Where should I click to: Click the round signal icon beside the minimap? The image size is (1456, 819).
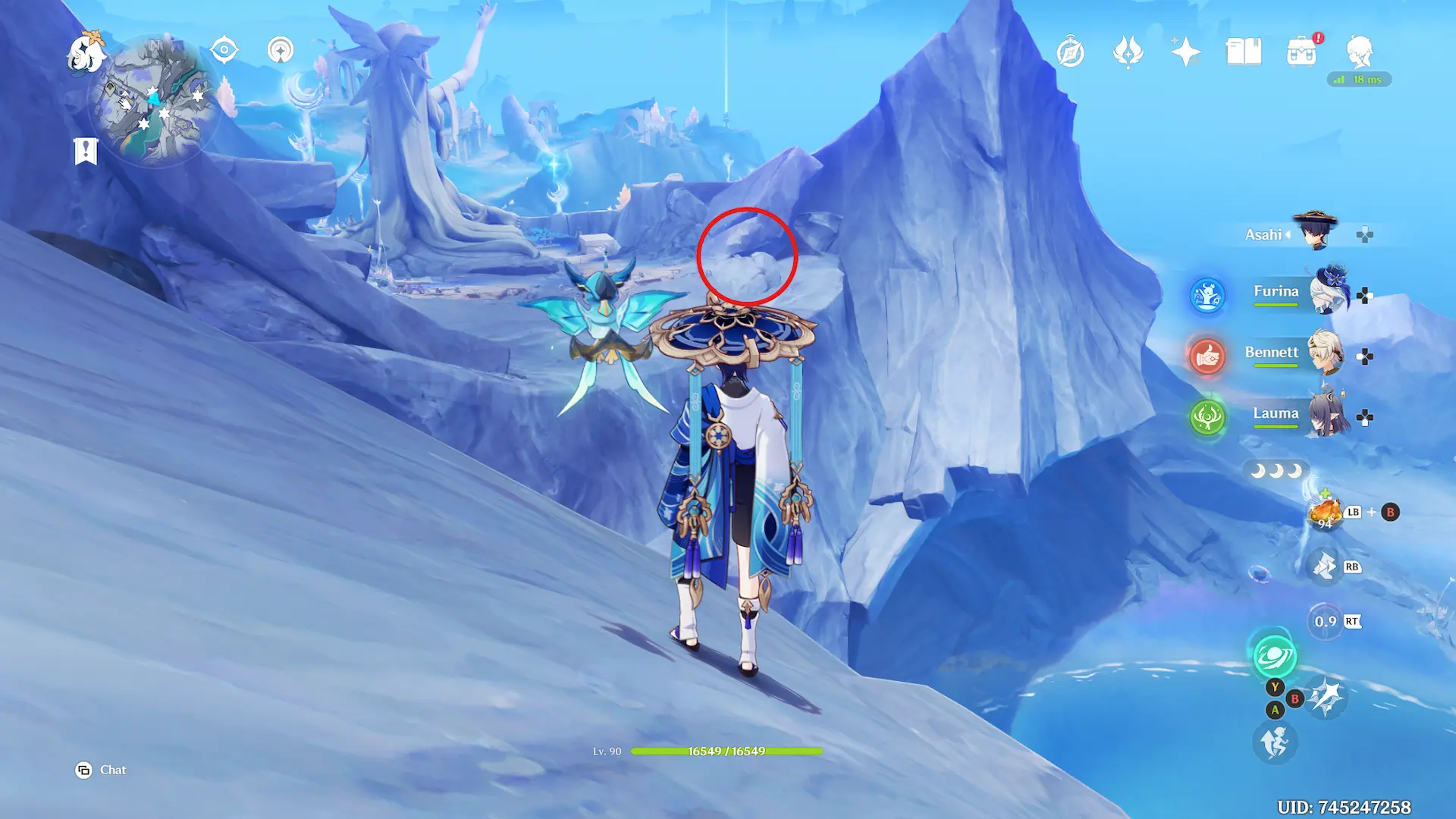281,51
